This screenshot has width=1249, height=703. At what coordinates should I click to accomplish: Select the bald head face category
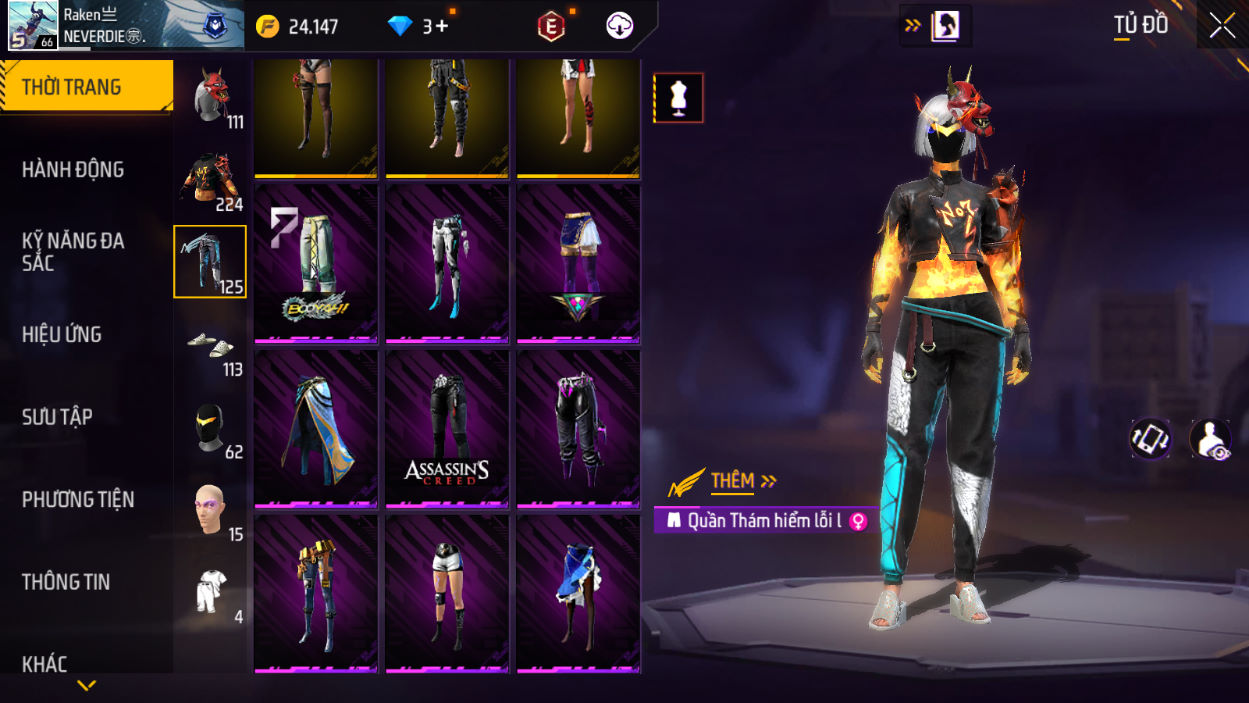tap(210, 510)
